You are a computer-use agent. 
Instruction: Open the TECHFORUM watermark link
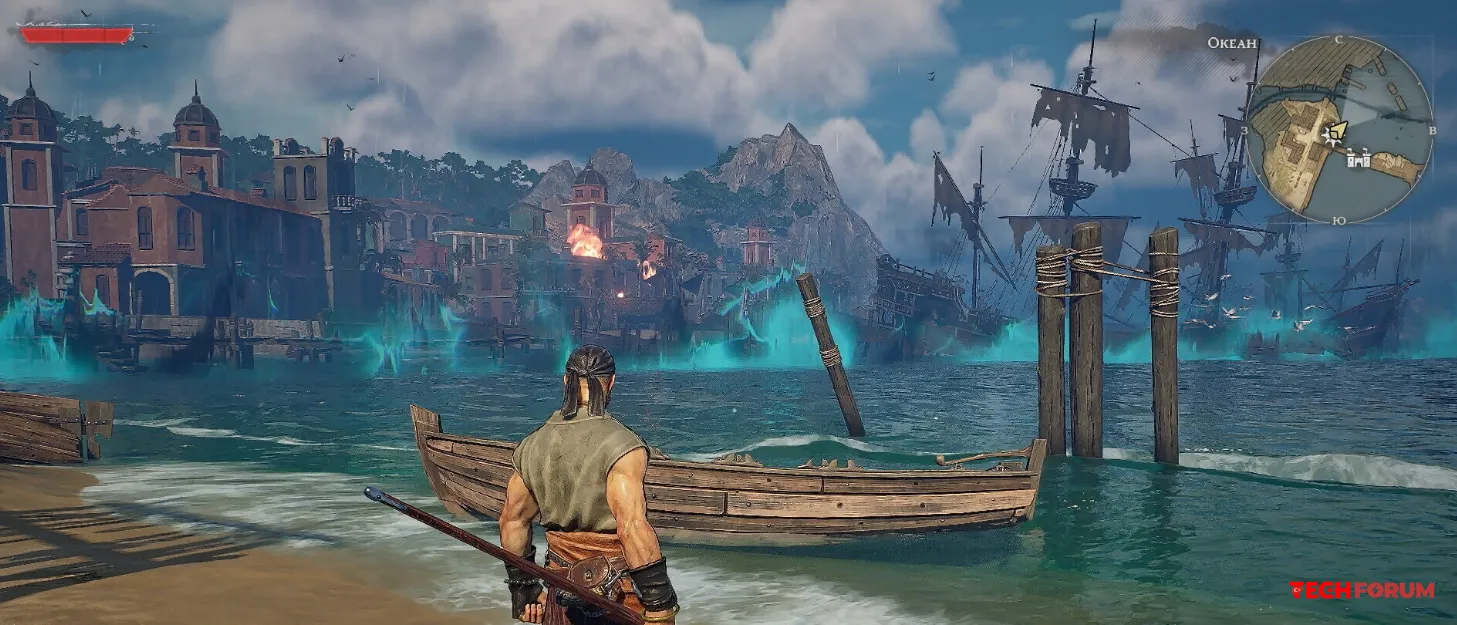coord(1362,590)
